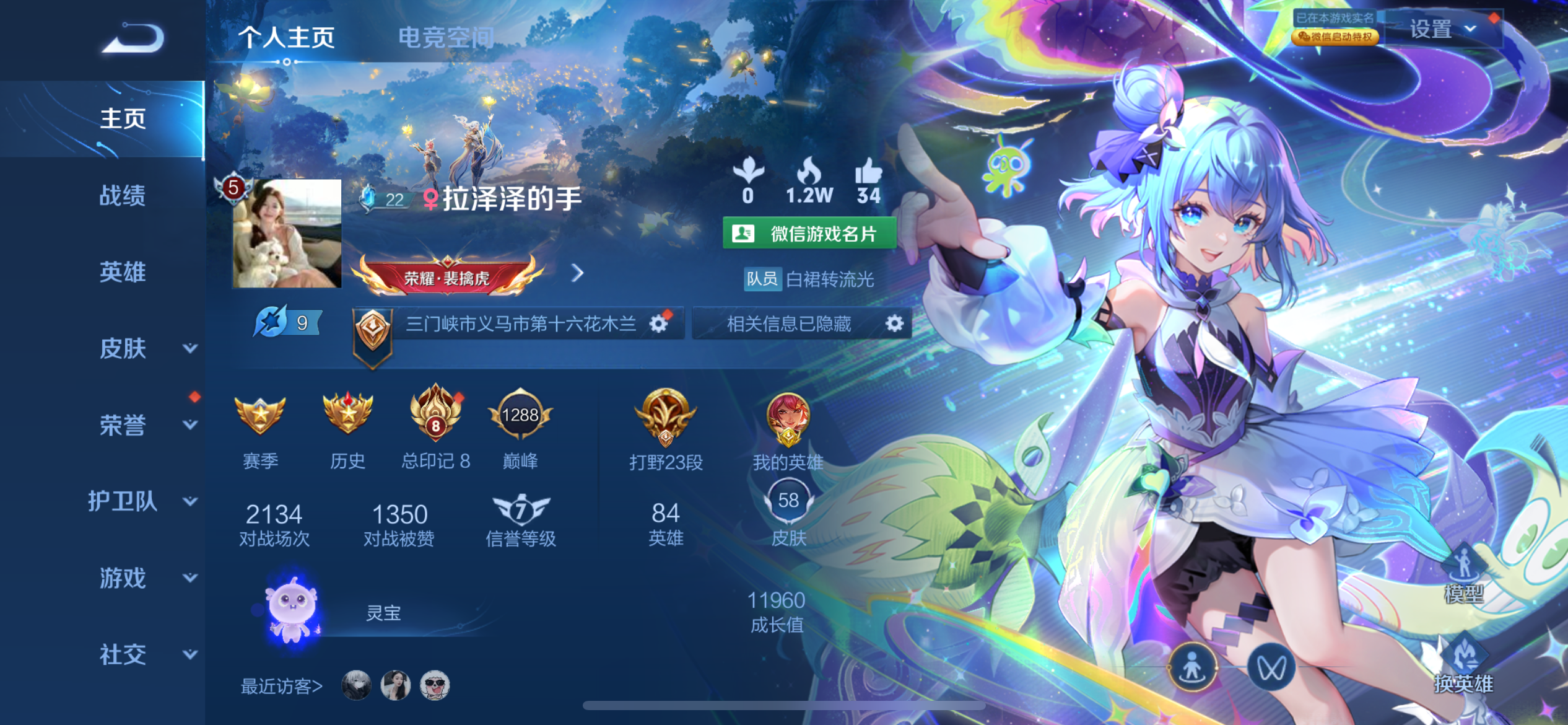Click the back arrow to leave homepage
This screenshot has height=725, width=1568.
tap(133, 37)
